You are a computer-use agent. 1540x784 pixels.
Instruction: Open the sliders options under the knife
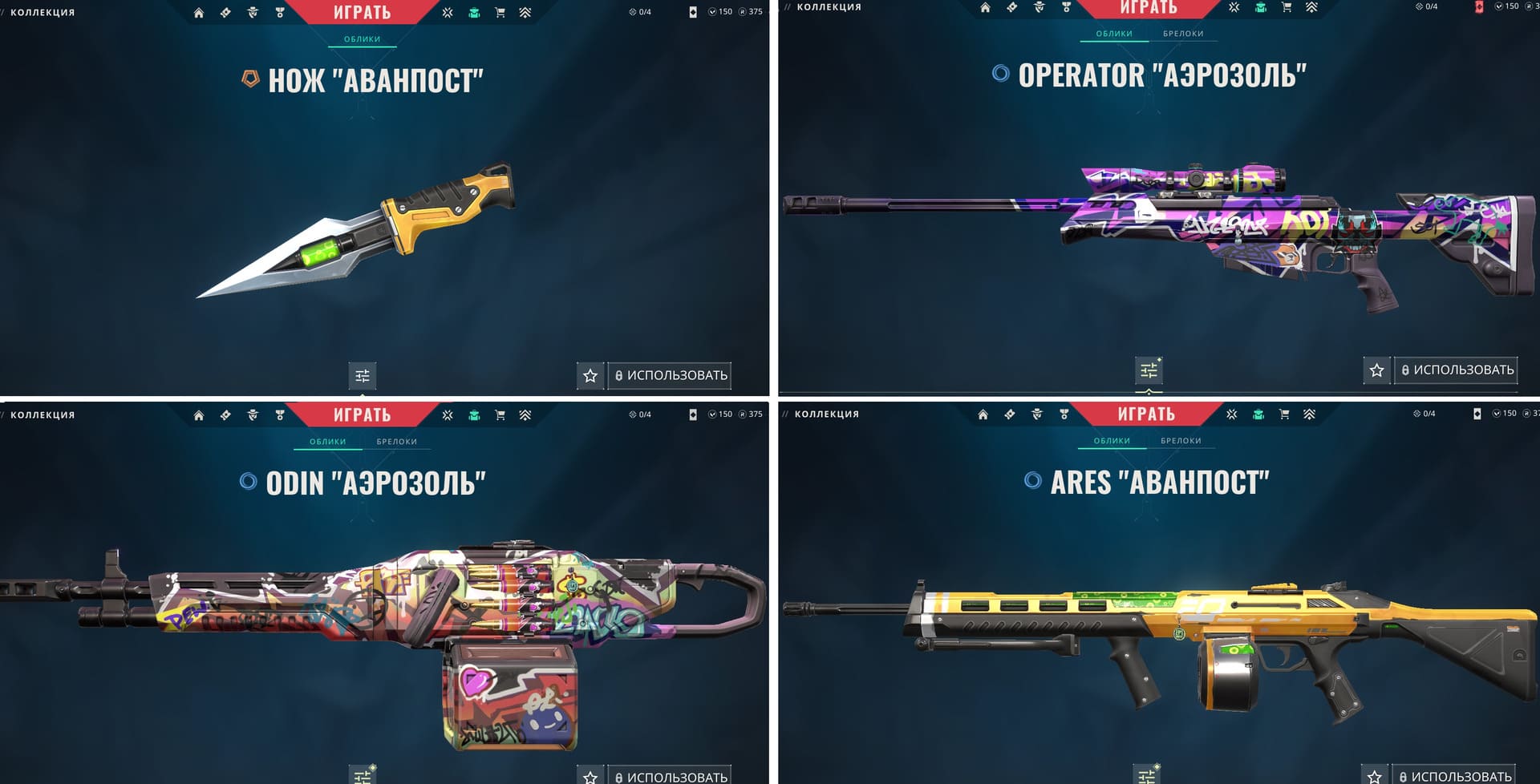(363, 375)
